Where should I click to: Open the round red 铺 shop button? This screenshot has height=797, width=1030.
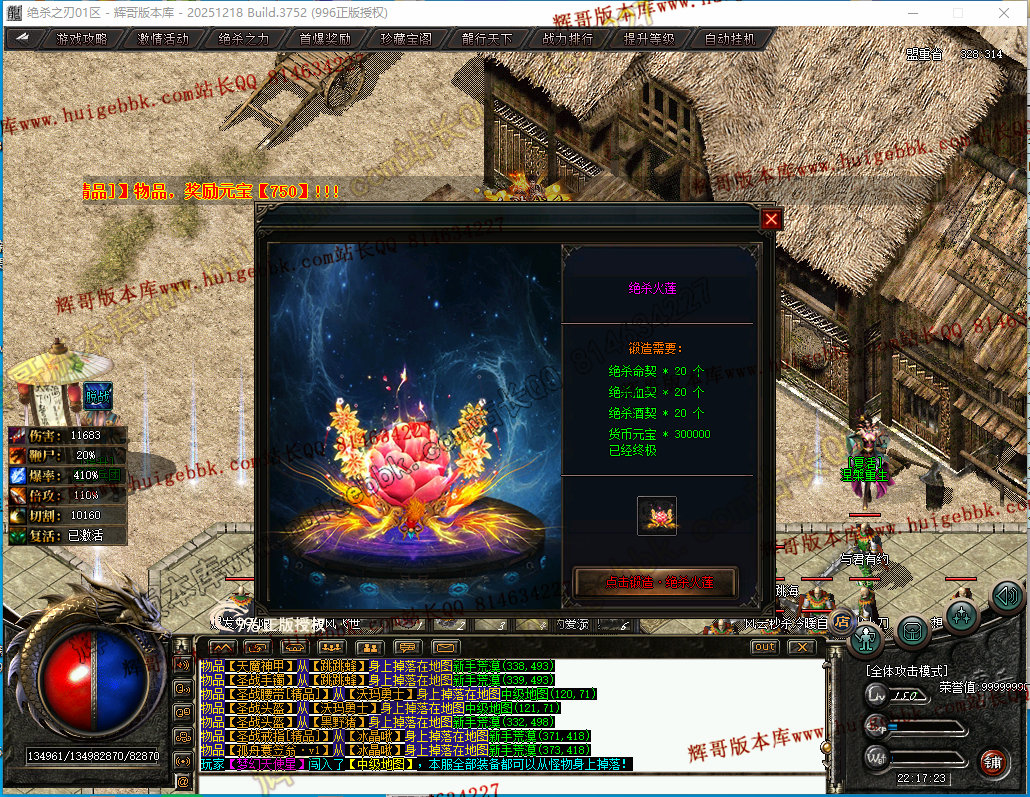992,764
